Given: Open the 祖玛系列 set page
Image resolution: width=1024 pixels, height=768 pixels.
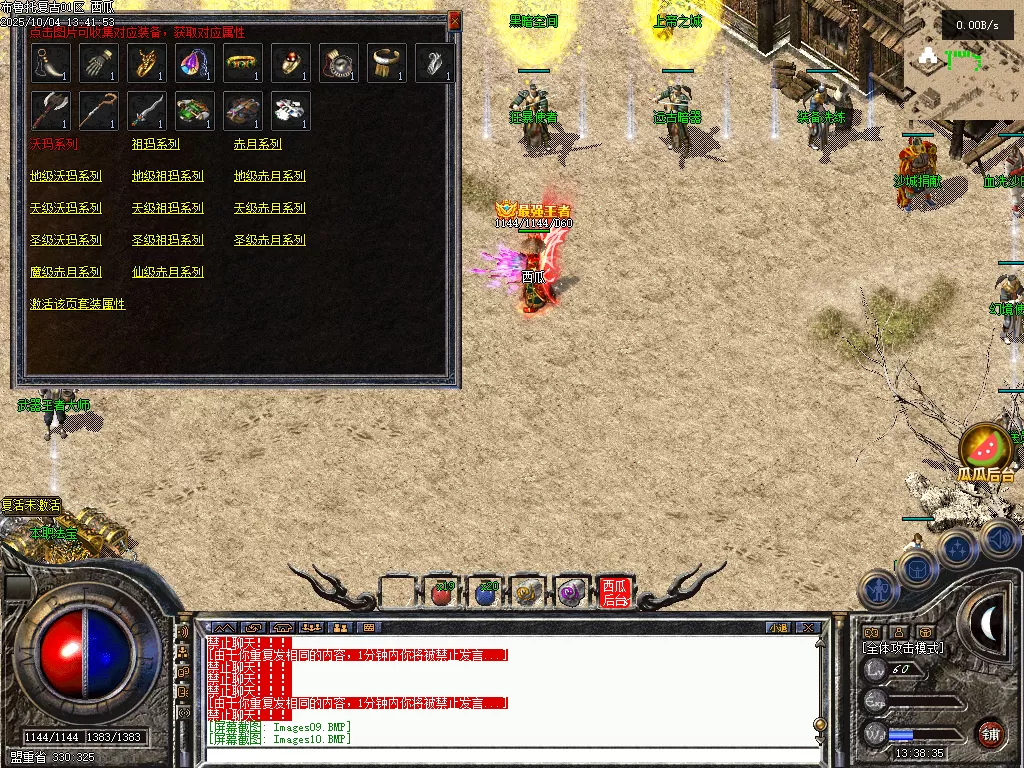Looking at the screenshot, I should (x=155, y=144).
